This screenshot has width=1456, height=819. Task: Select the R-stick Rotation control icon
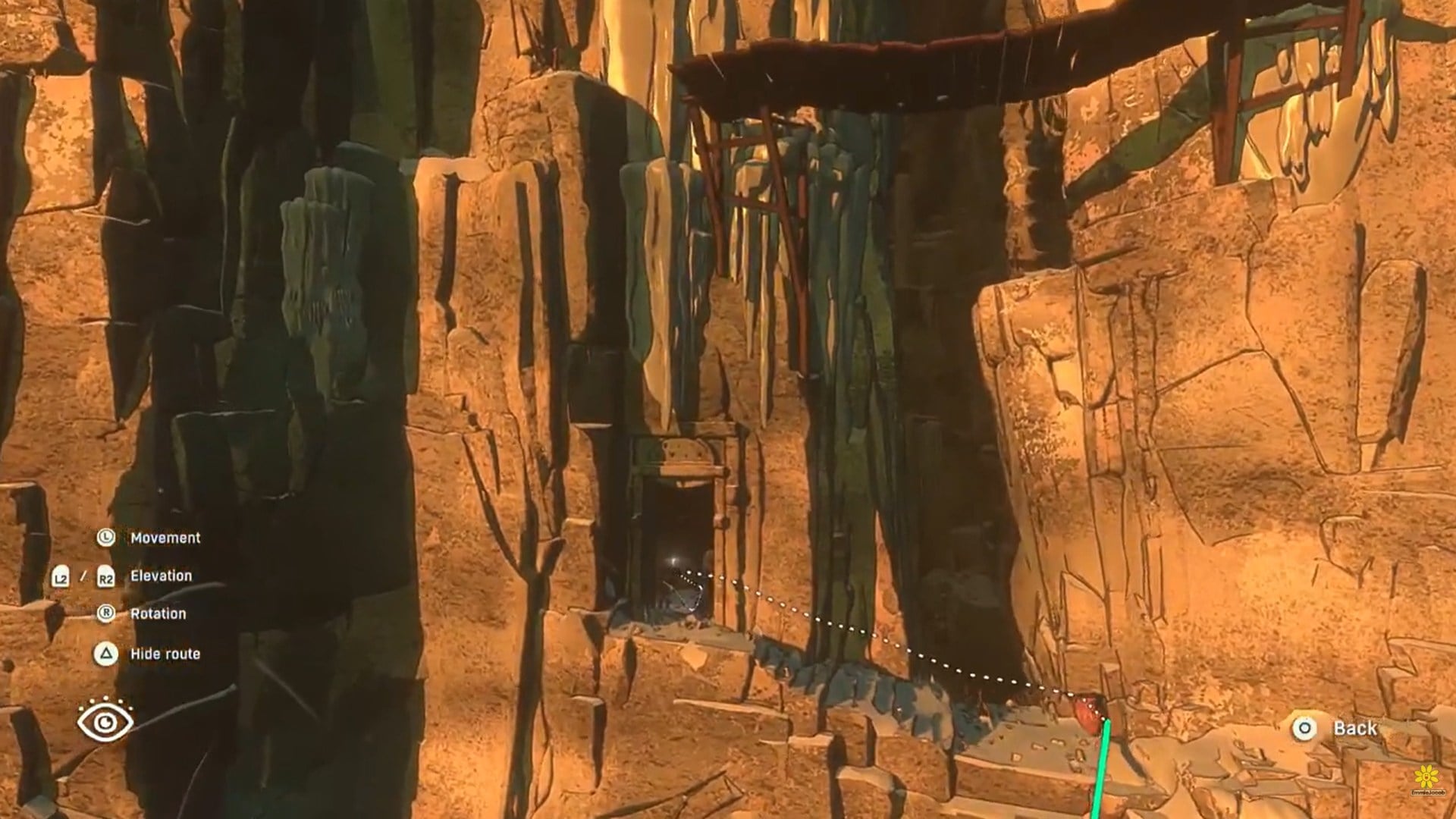click(x=106, y=613)
